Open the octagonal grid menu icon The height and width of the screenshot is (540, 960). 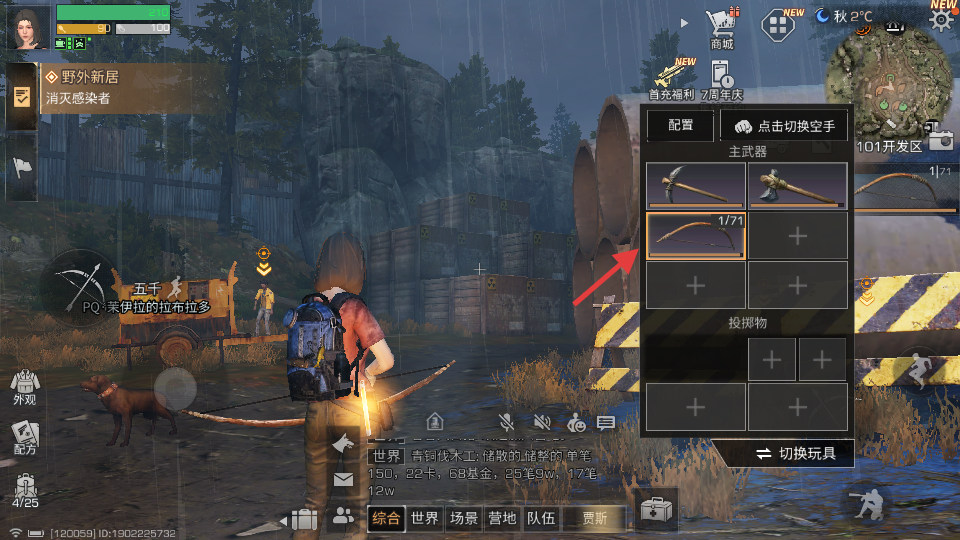coord(781,25)
